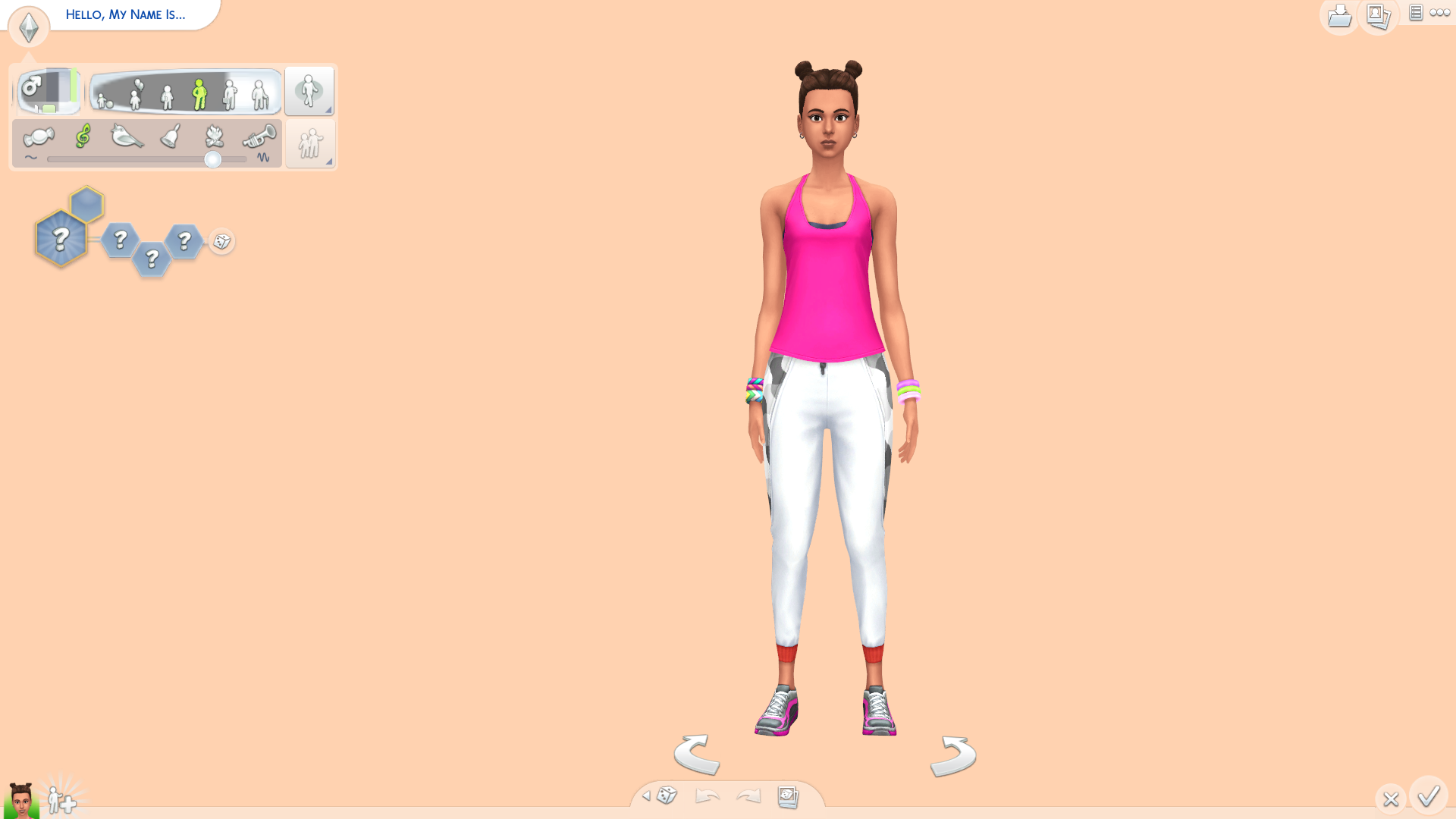Expand the walk style options corner arrow
The width and height of the screenshot is (1456, 819).
pyautogui.click(x=328, y=110)
